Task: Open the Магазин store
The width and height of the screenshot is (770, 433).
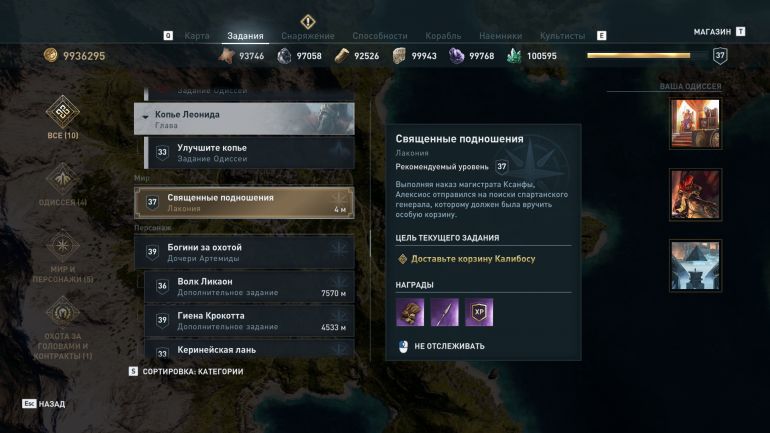Action: click(x=713, y=31)
